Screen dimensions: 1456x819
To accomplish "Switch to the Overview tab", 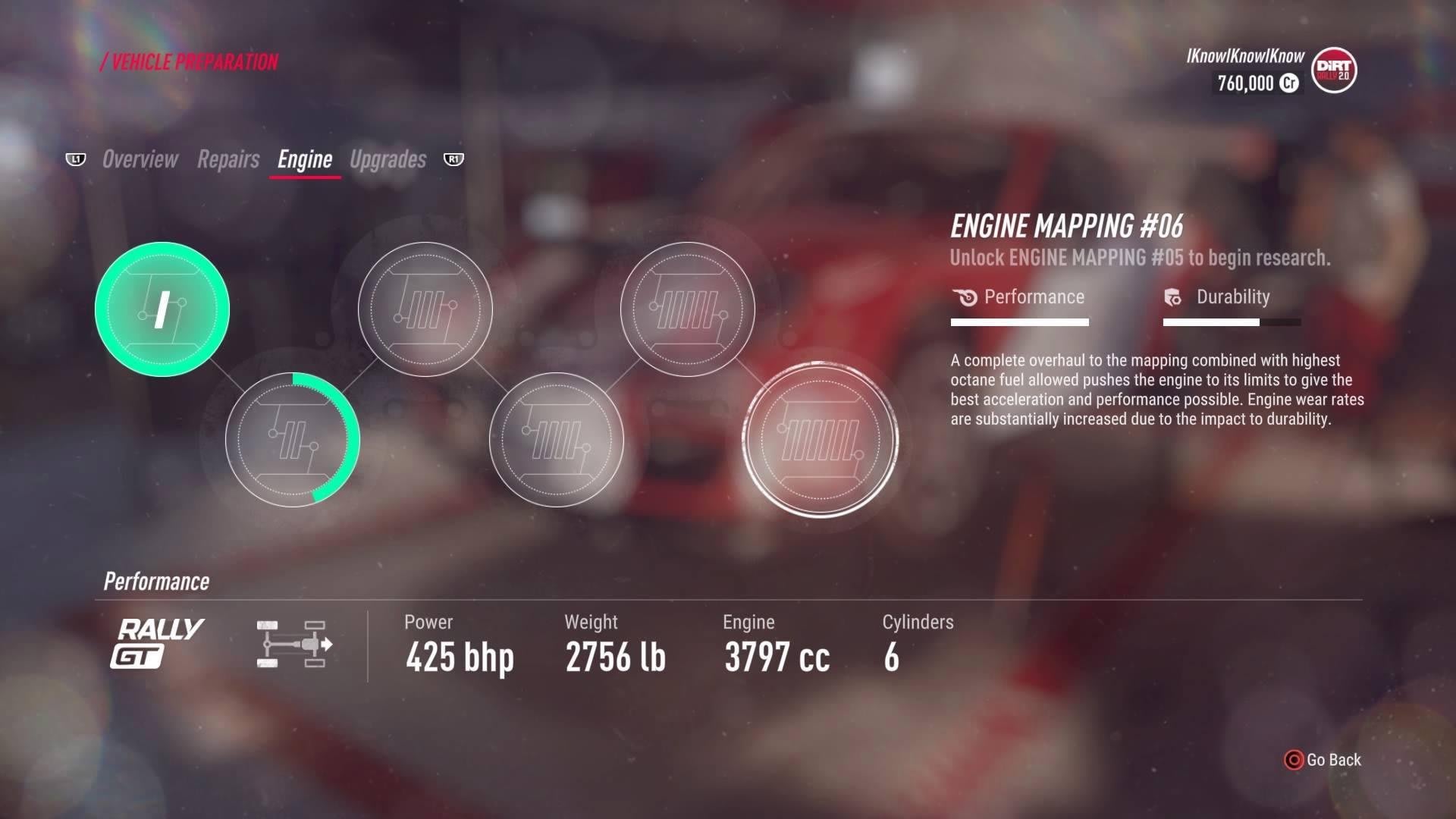I will coord(140,159).
